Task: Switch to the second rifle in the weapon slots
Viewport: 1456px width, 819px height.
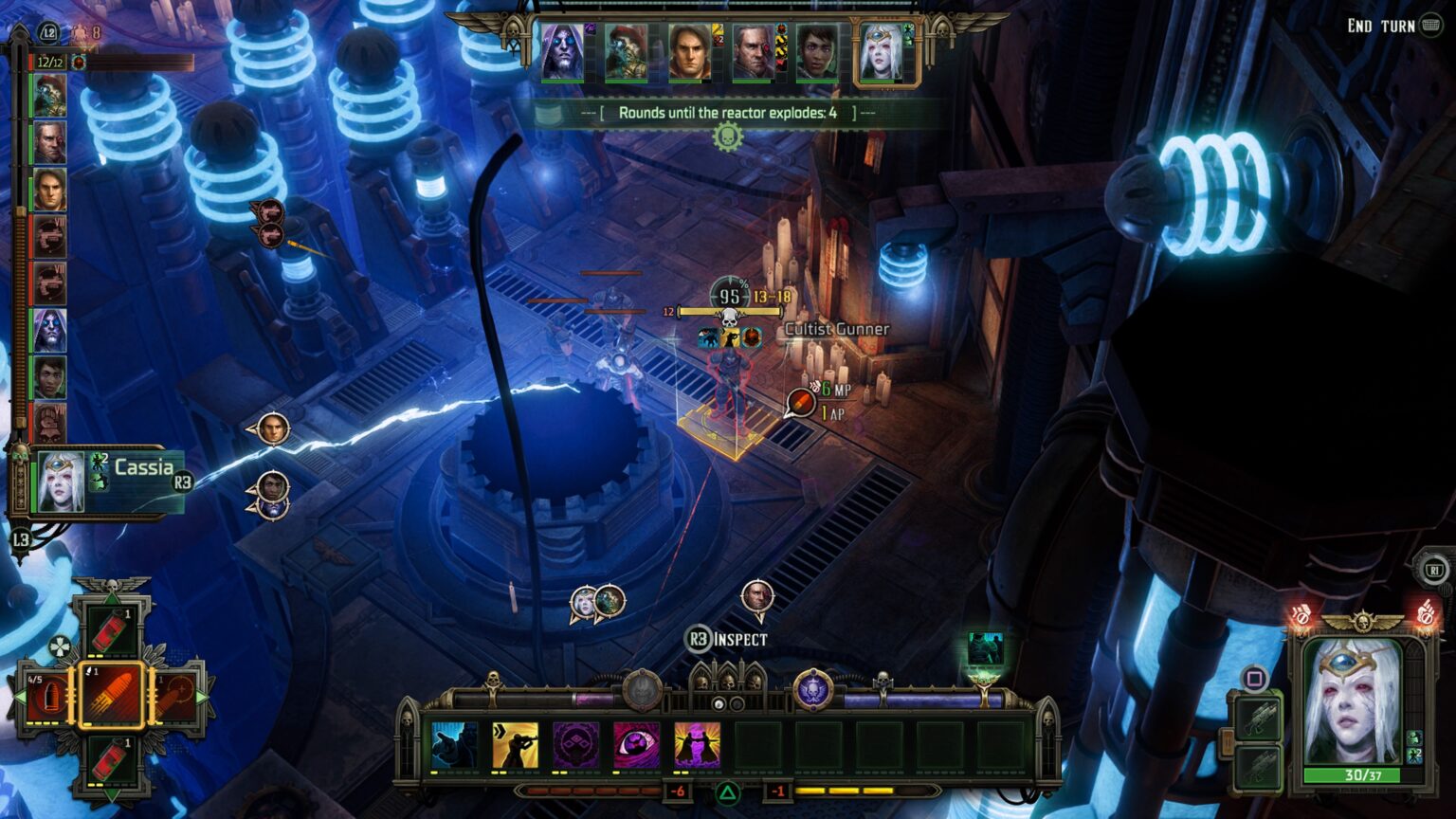Action: [x=1257, y=766]
